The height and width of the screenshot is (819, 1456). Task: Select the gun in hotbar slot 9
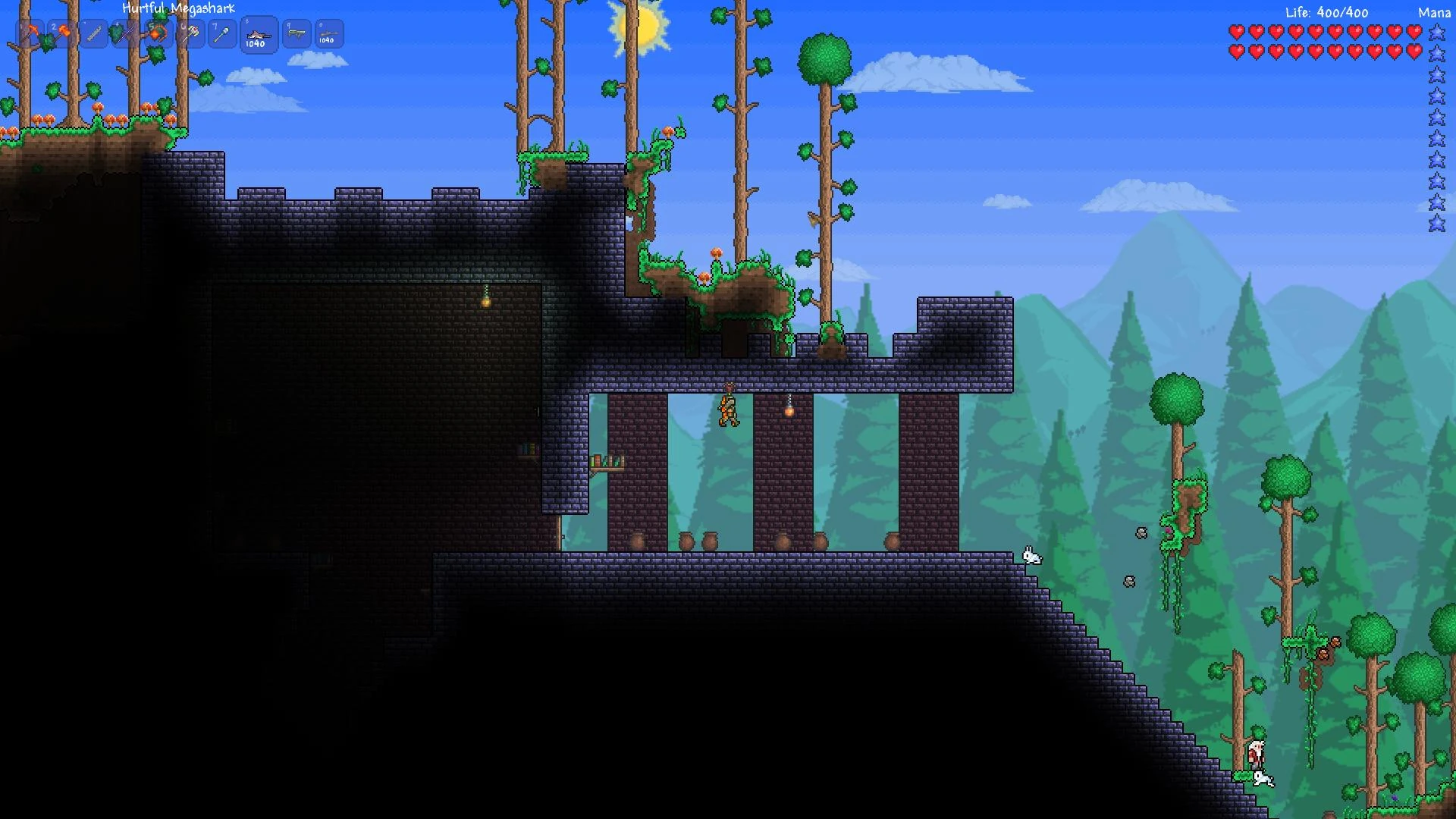click(296, 33)
